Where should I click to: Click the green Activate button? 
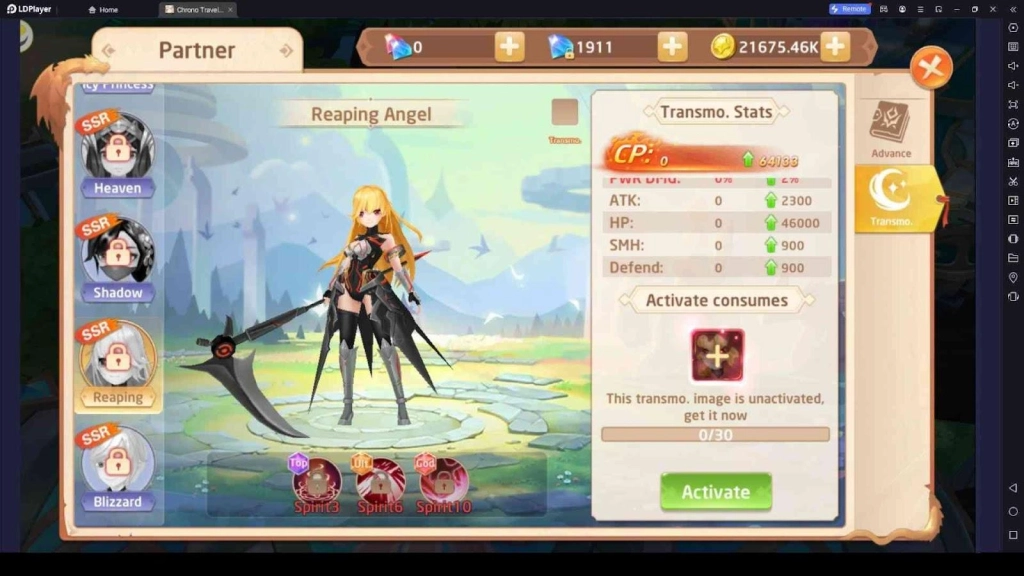(x=715, y=491)
